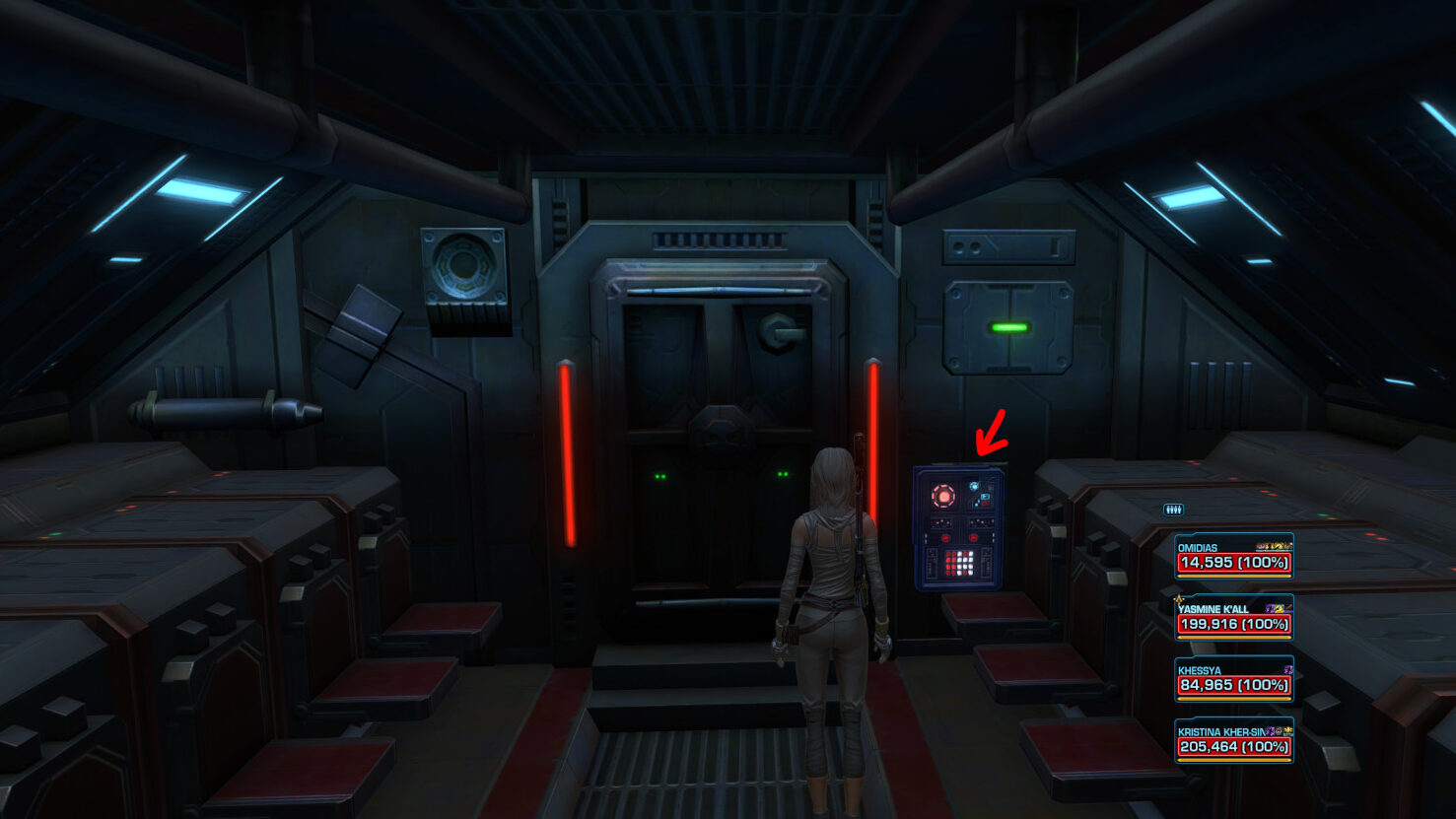Select Yasmine K'all's party frame
The height and width of the screenshot is (819, 1456).
click(x=1233, y=618)
